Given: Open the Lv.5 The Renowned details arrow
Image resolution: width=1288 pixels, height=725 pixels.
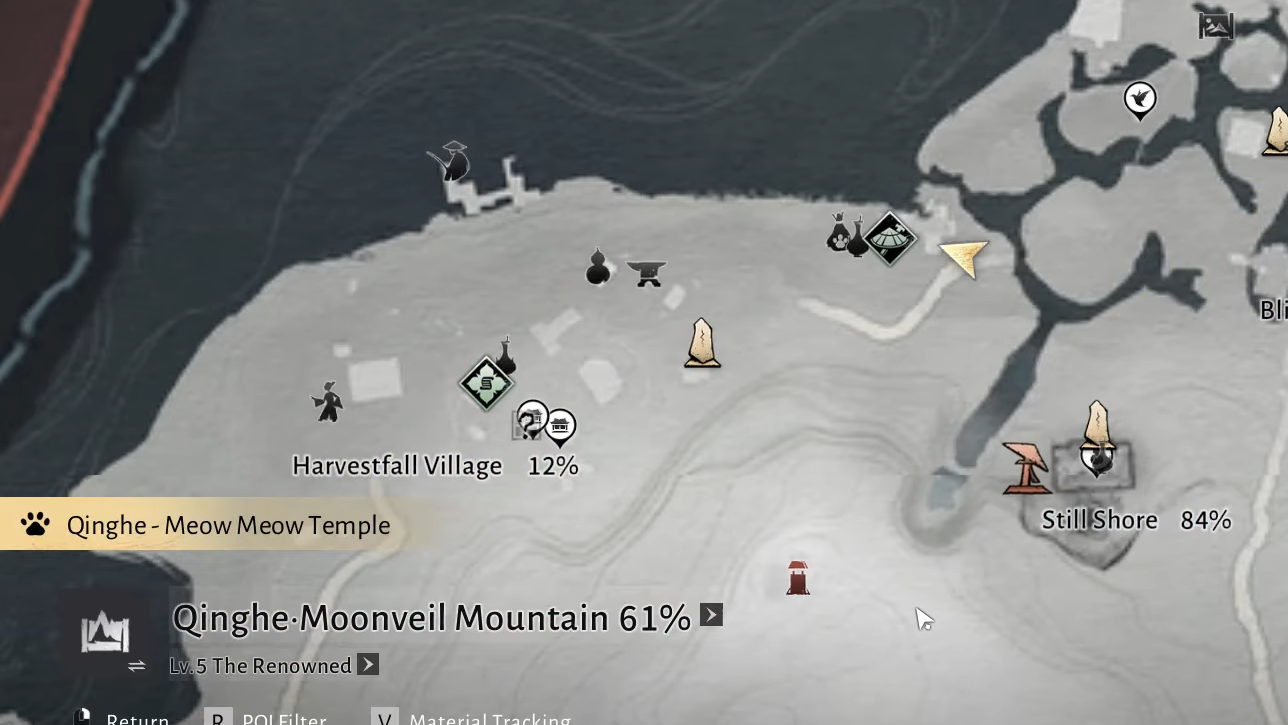Looking at the screenshot, I should click(x=368, y=665).
